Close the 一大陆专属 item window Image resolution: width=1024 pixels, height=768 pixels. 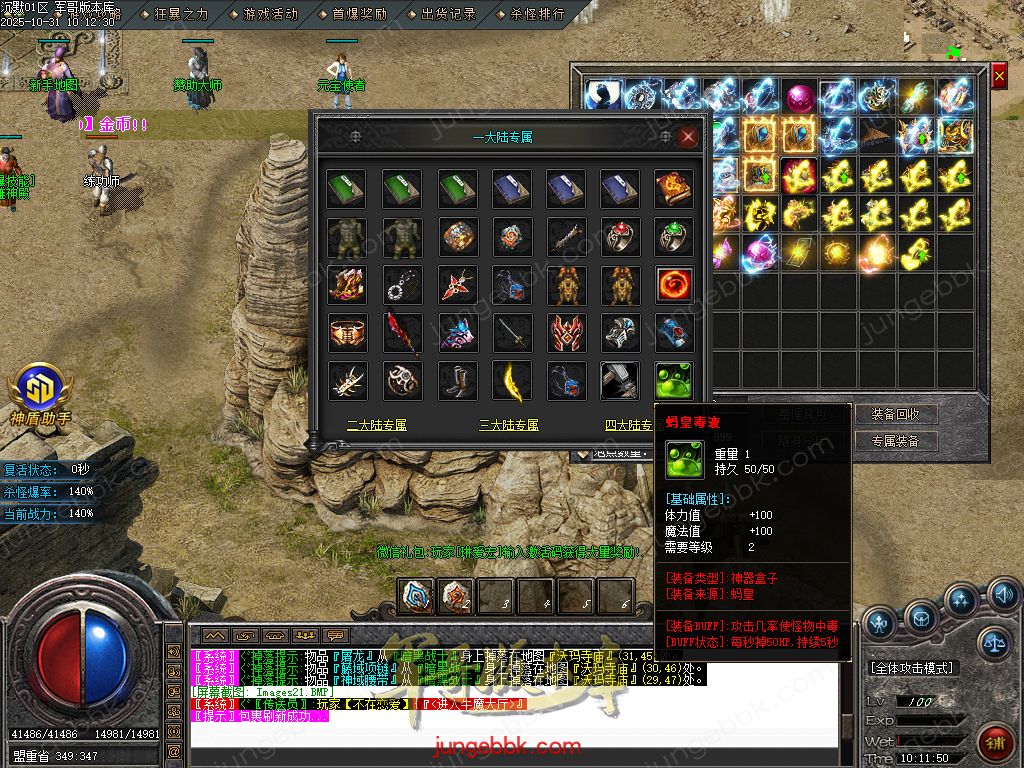[688, 137]
